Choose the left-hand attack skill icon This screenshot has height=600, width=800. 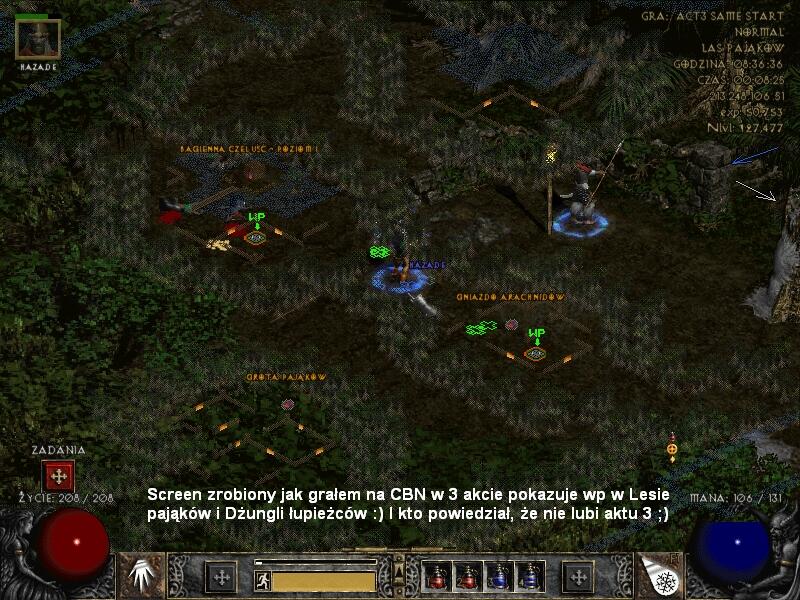click(142, 575)
